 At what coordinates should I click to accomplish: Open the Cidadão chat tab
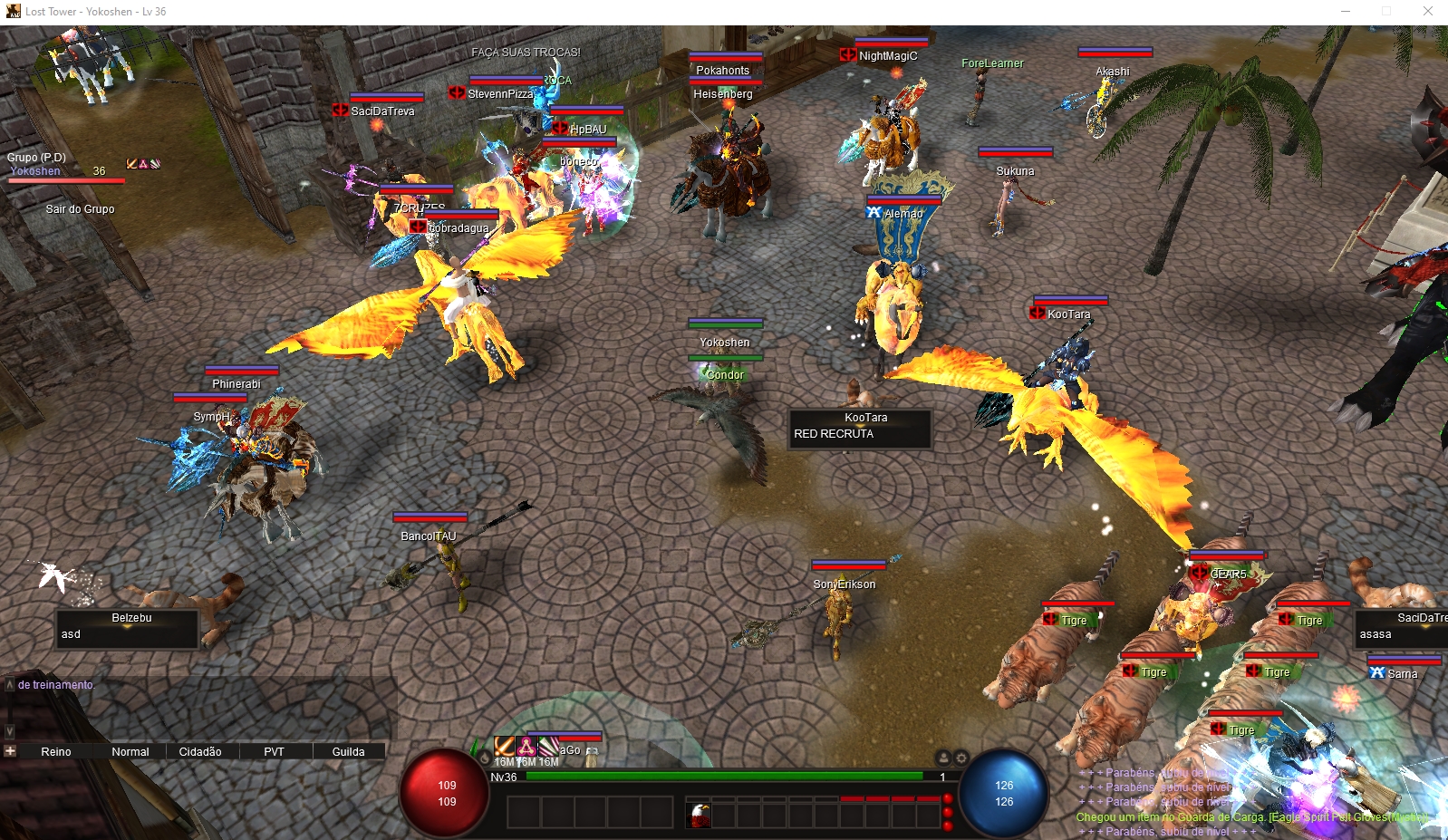coord(200,751)
